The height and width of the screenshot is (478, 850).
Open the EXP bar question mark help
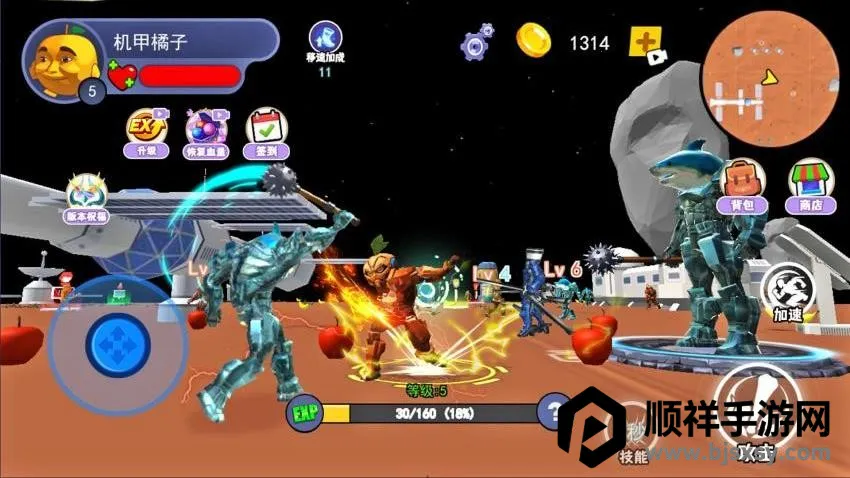click(553, 411)
